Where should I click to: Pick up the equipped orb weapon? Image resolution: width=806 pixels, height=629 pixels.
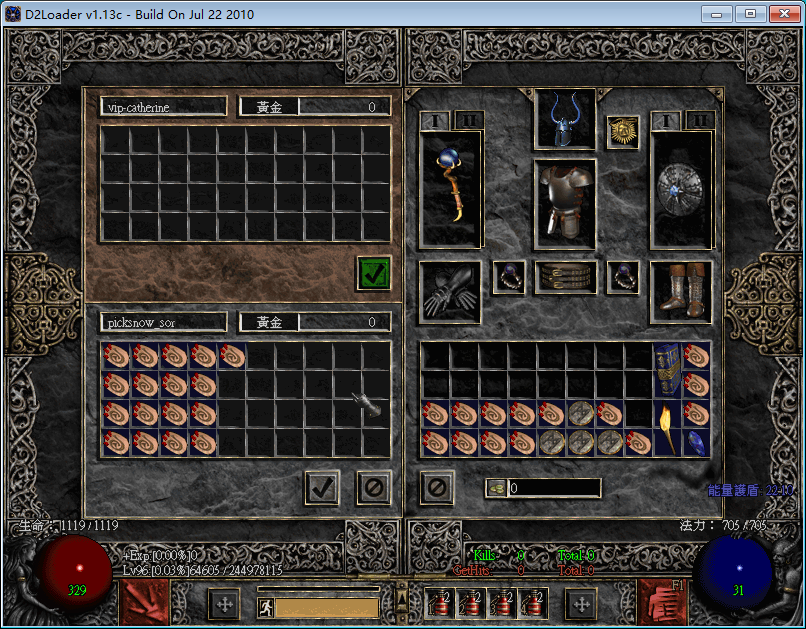click(450, 188)
